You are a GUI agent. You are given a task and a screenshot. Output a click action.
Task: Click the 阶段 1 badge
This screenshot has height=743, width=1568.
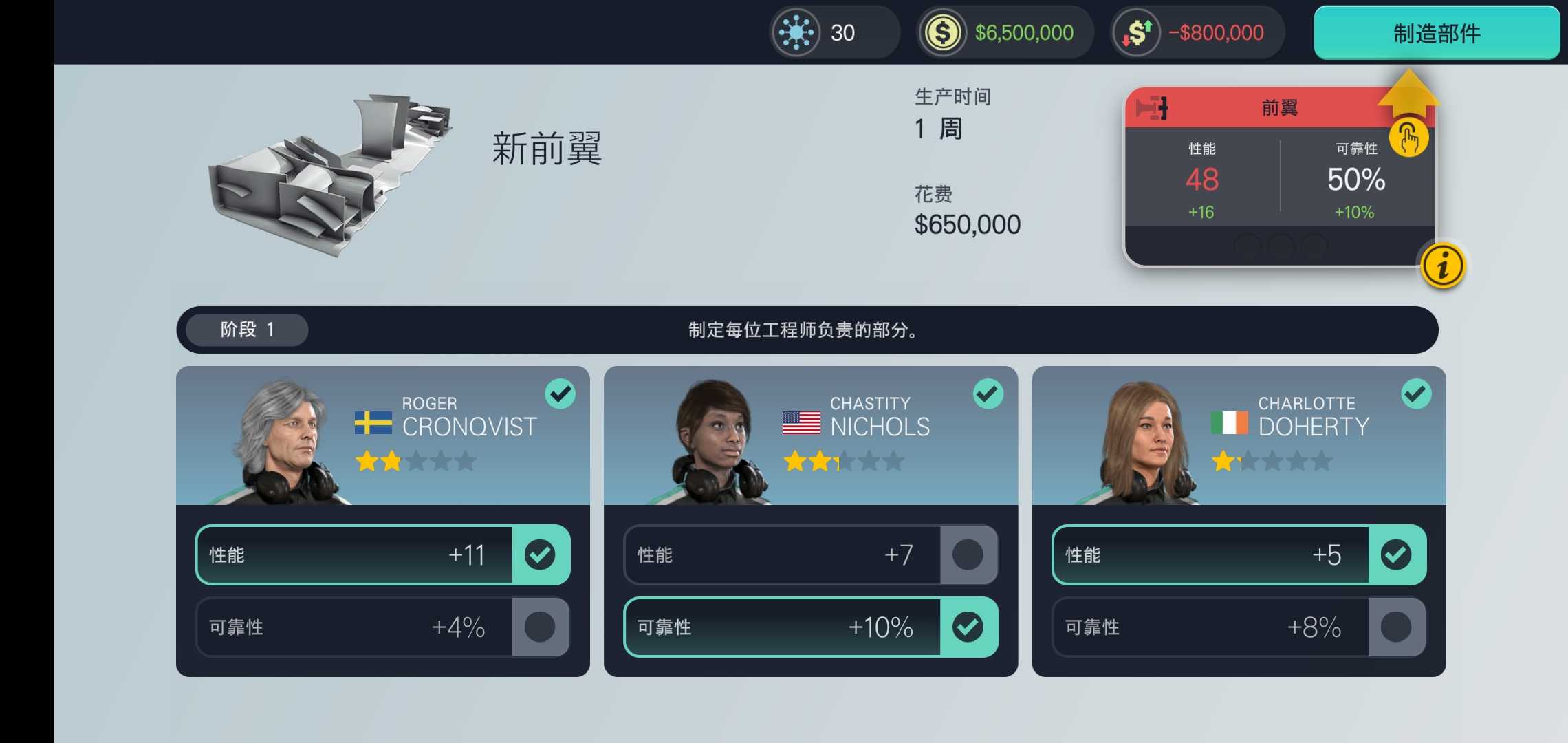pos(245,329)
